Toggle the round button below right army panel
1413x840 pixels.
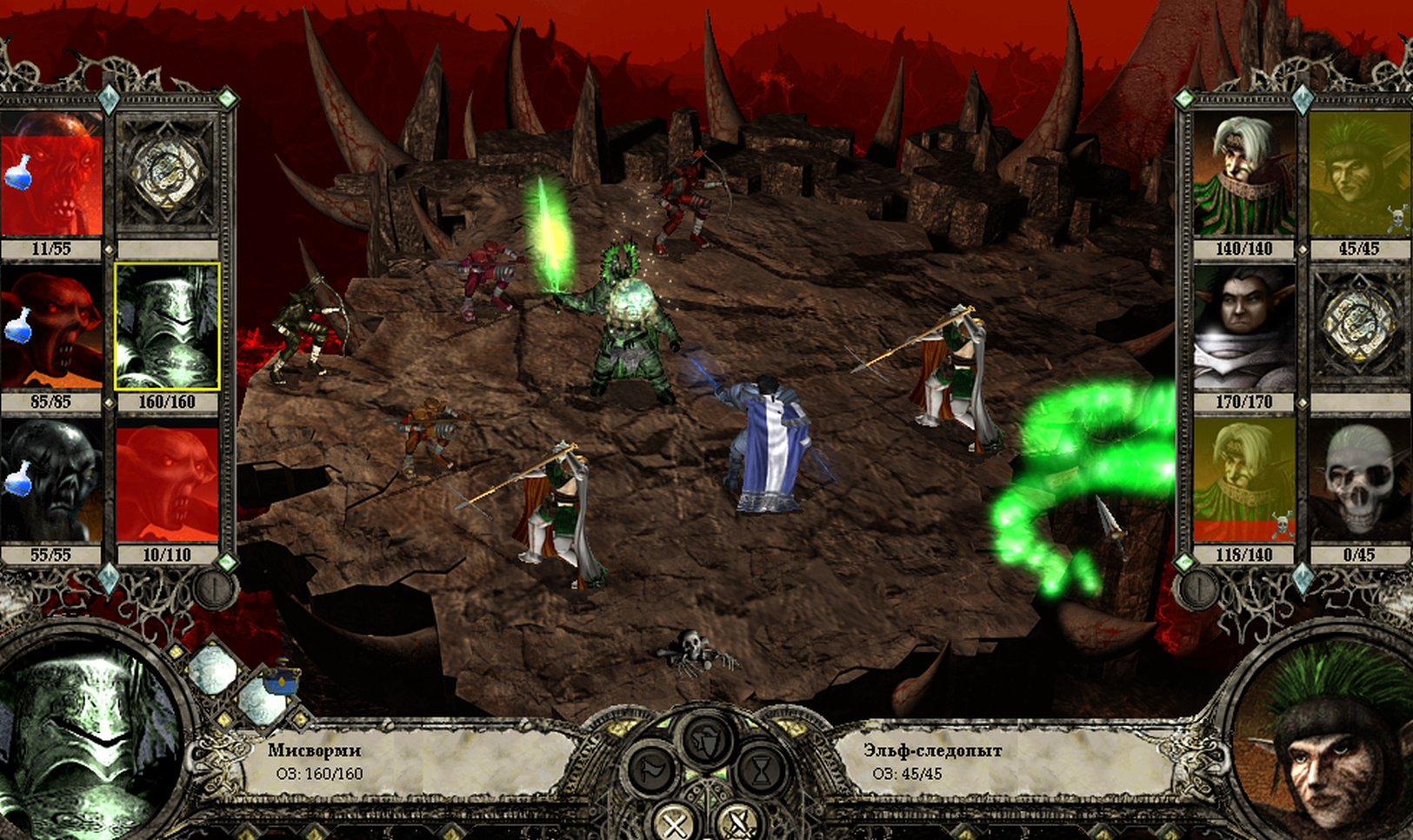[1198, 589]
